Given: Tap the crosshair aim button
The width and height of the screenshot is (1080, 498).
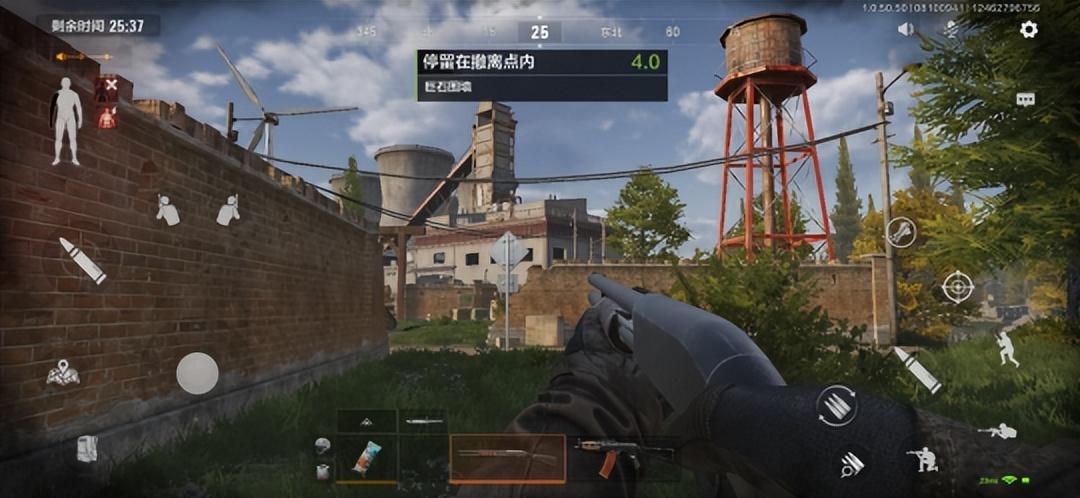Looking at the screenshot, I should (x=957, y=287).
